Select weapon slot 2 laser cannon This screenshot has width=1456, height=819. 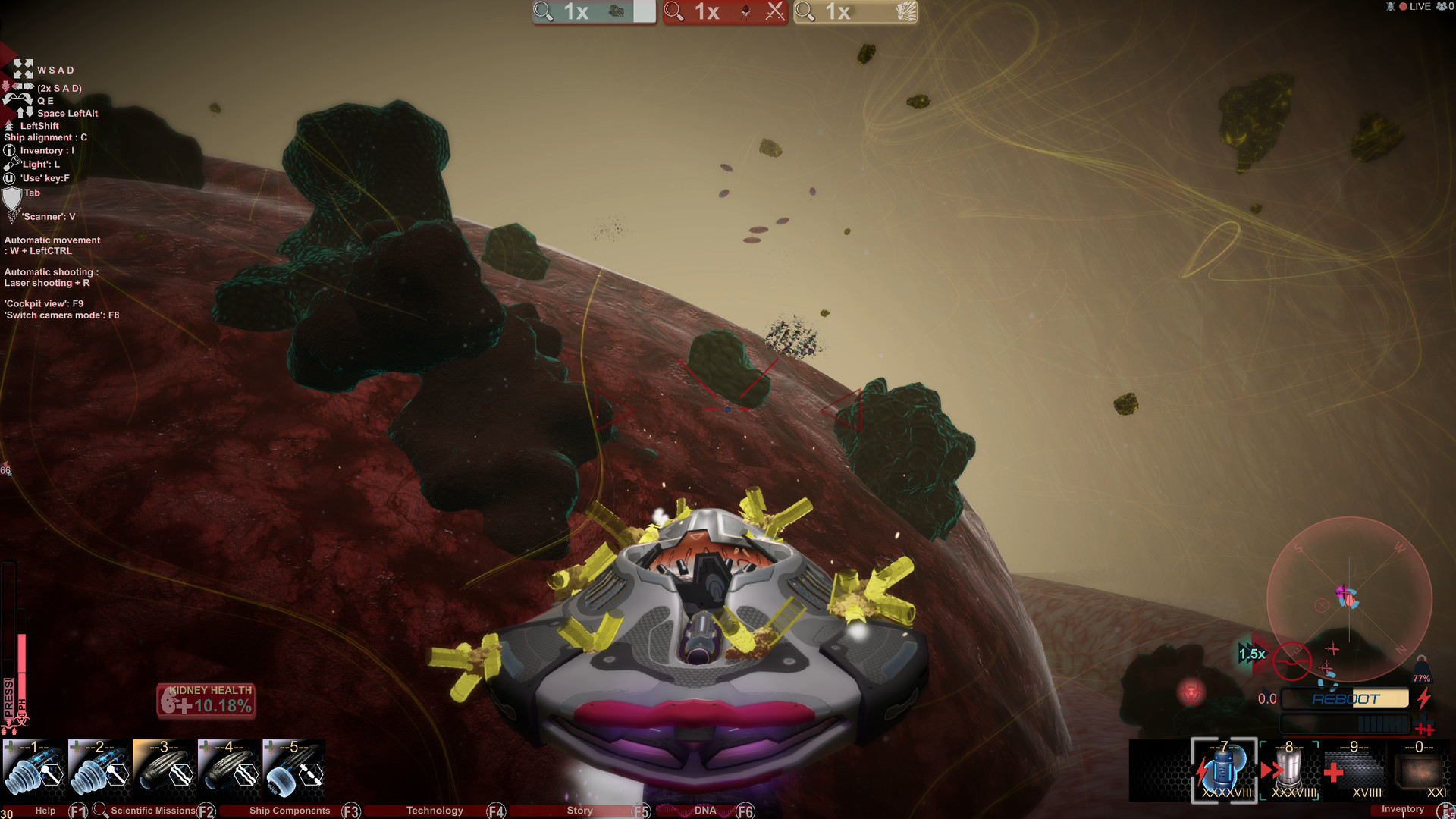point(99,769)
